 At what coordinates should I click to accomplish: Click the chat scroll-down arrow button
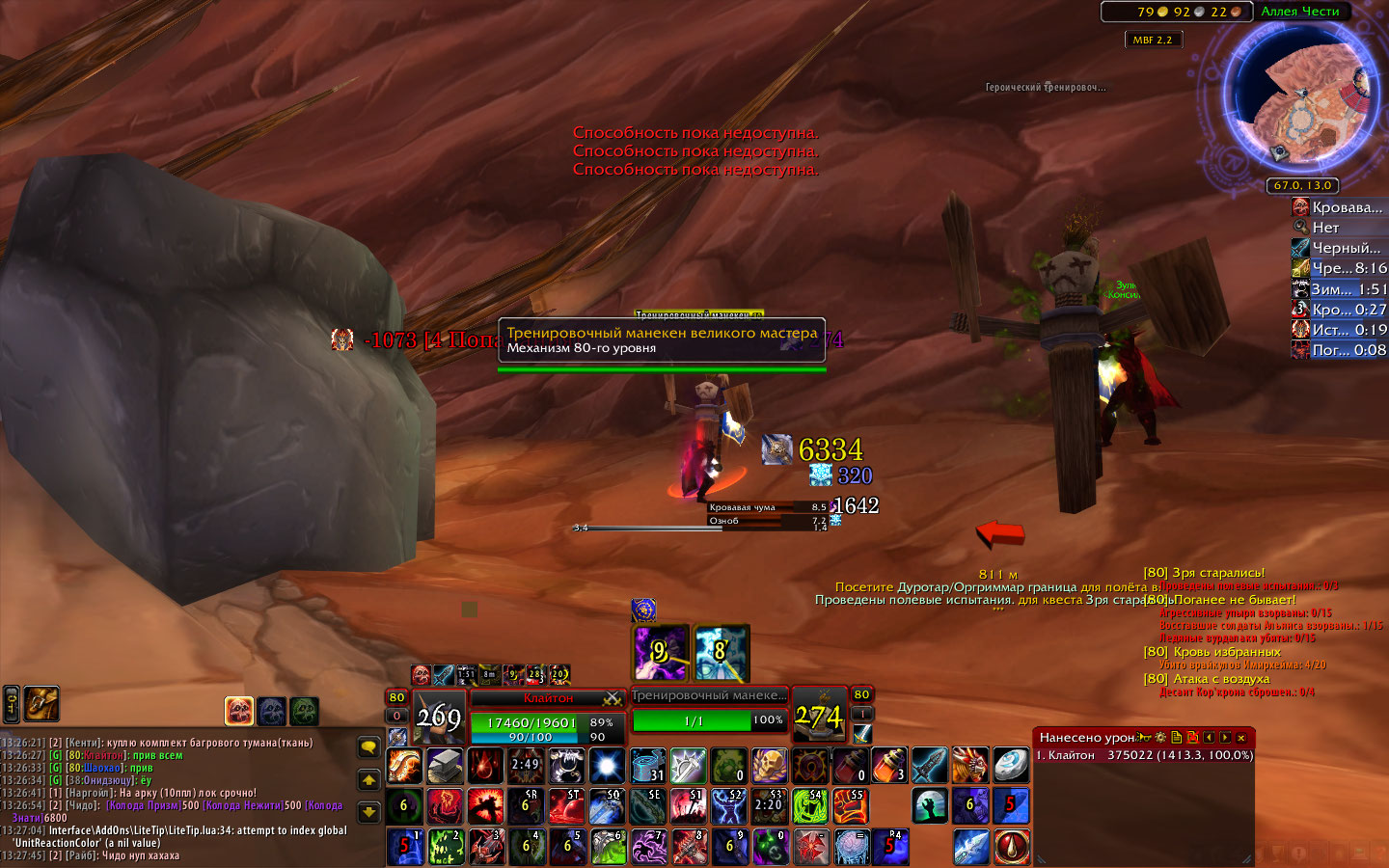click(x=368, y=812)
